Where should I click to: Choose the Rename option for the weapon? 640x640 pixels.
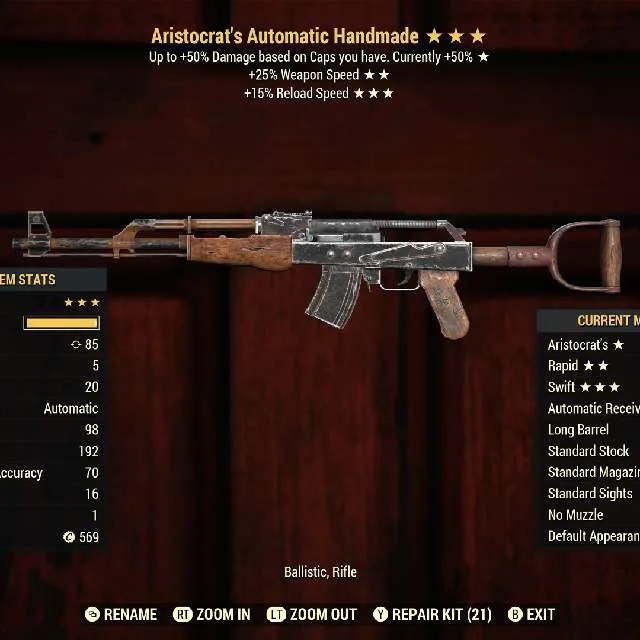(x=121, y=614)
